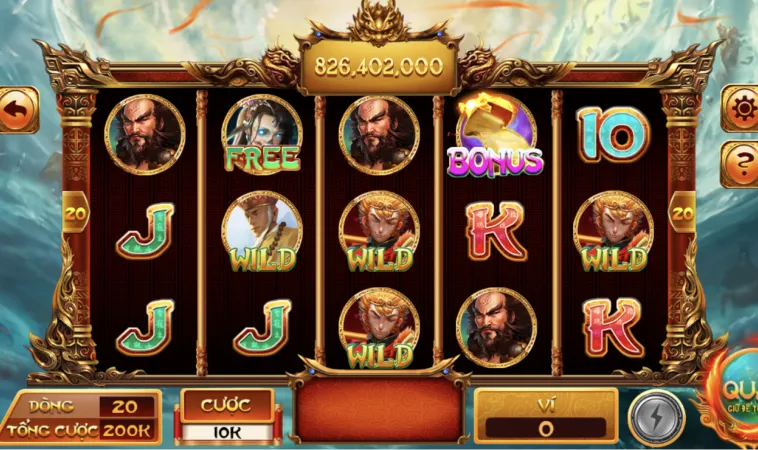The width and height of the screenshot is (758, 450).
Task: Open the gear settings menu
Action: point(741,108)
